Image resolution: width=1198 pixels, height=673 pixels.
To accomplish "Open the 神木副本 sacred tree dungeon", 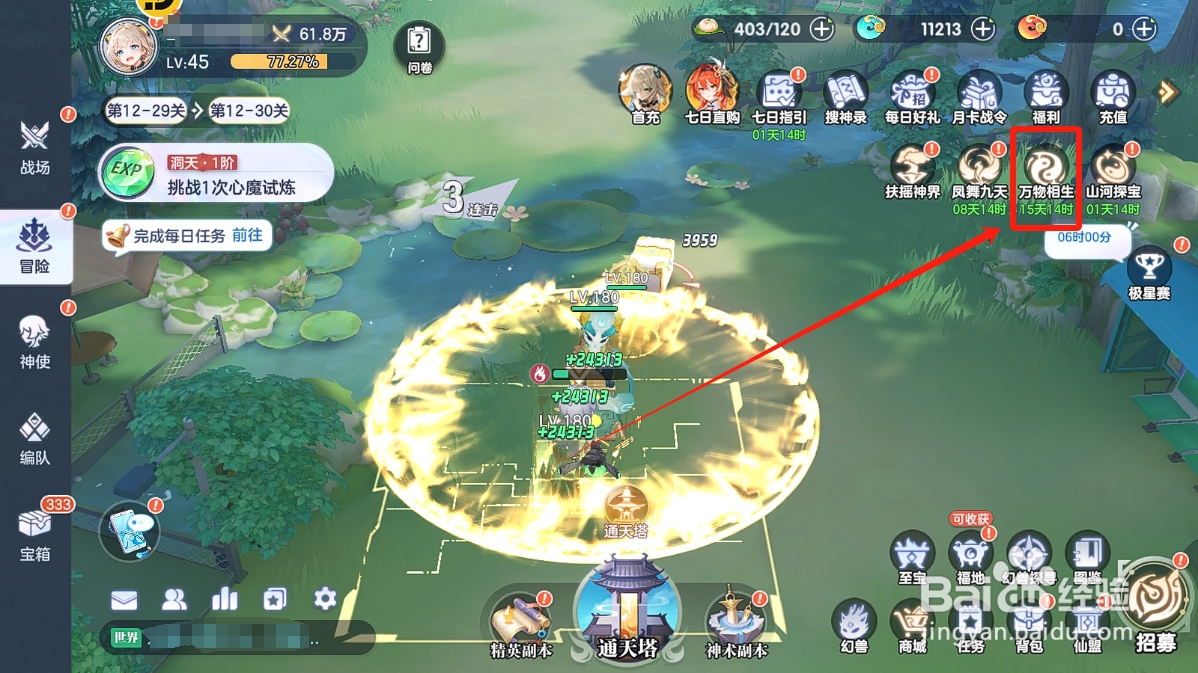I will point(736,625).
